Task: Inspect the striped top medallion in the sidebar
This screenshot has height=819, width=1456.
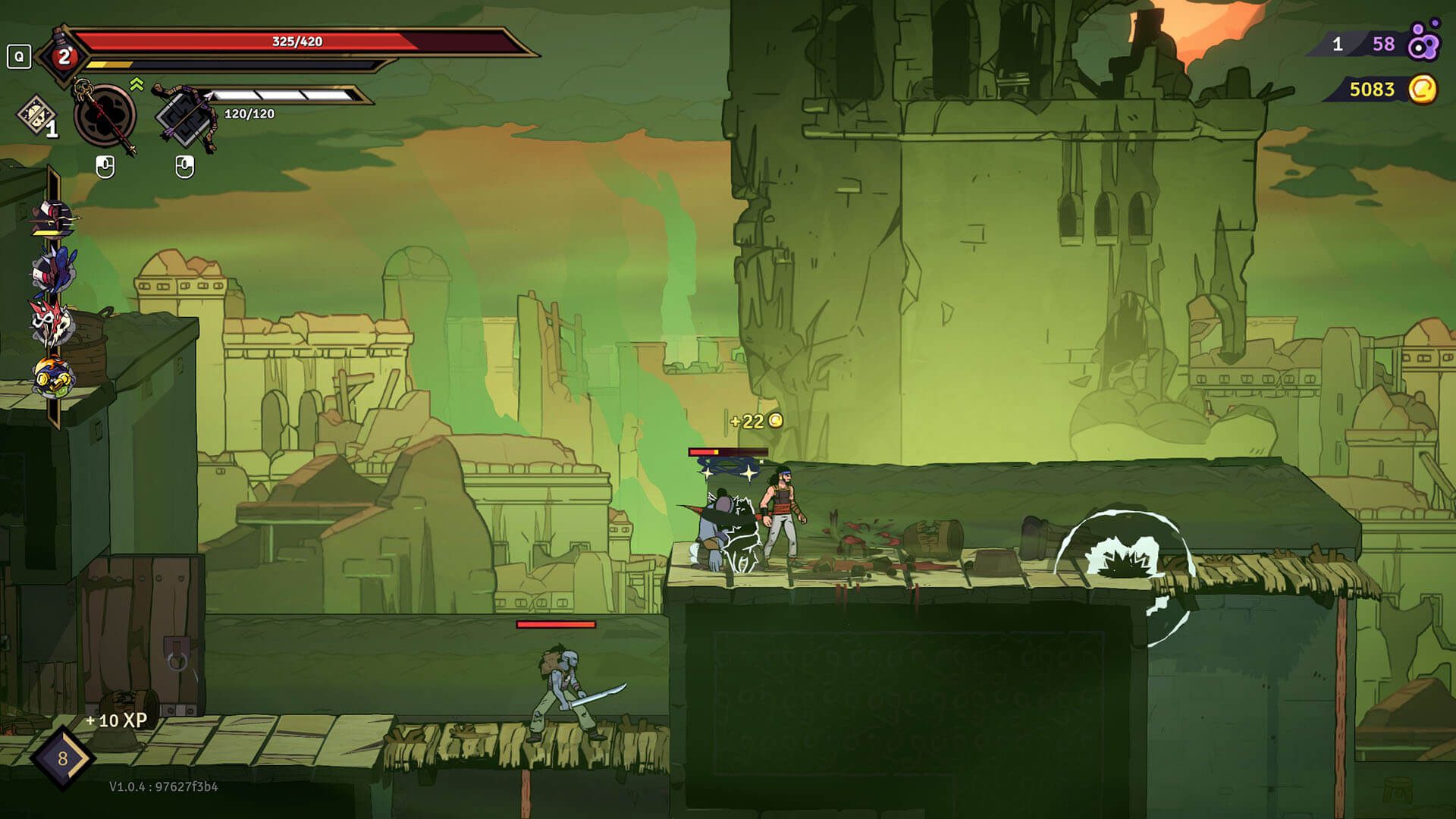Action: [x=52, y=219]
